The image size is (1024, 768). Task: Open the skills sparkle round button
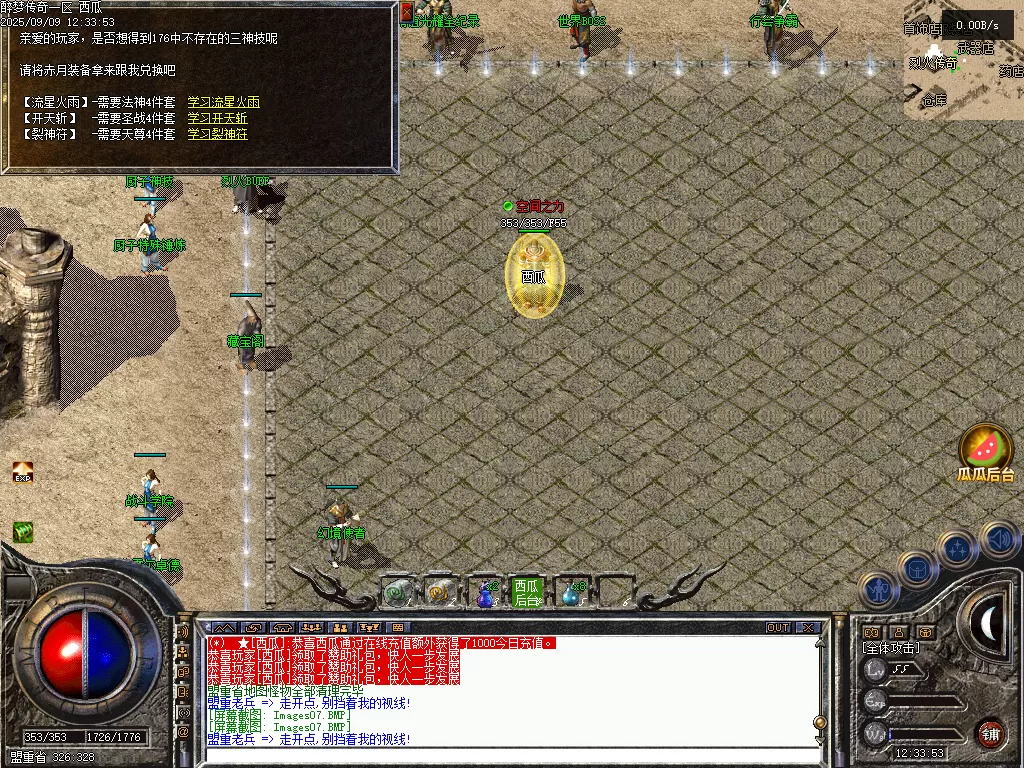point(957,549)
